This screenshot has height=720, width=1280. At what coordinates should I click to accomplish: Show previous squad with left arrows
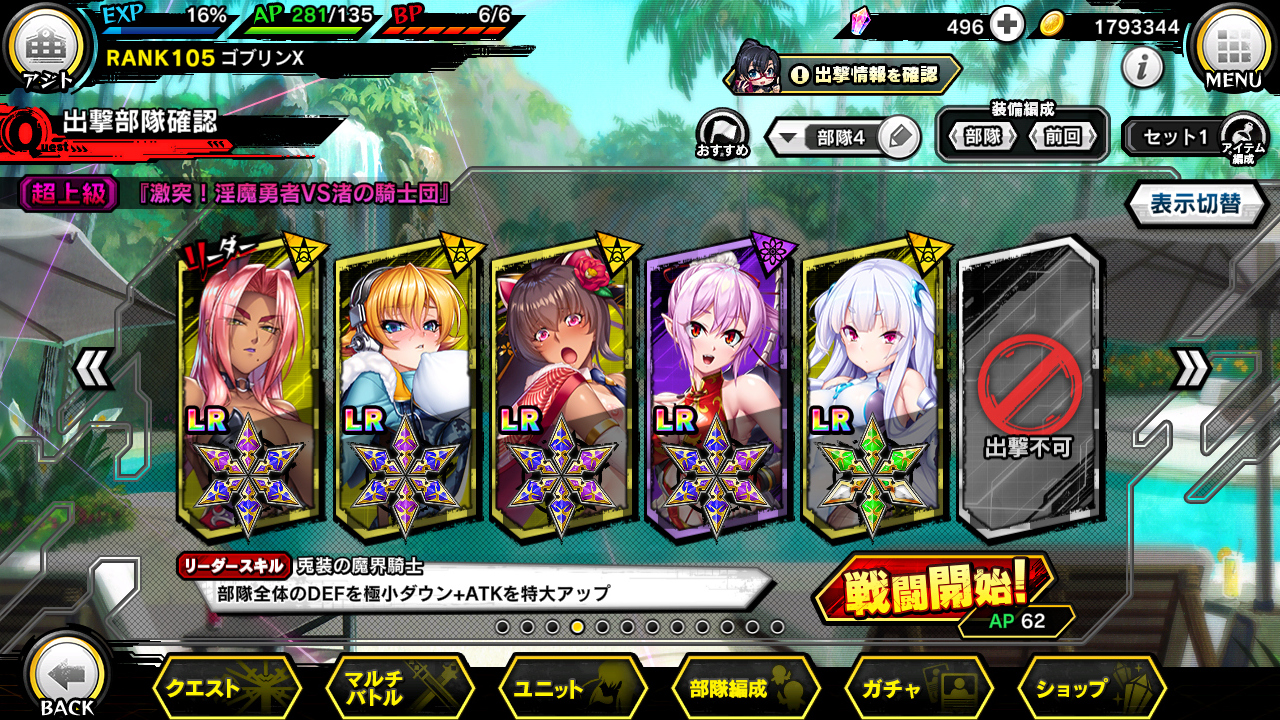click(x=93, y=370)
